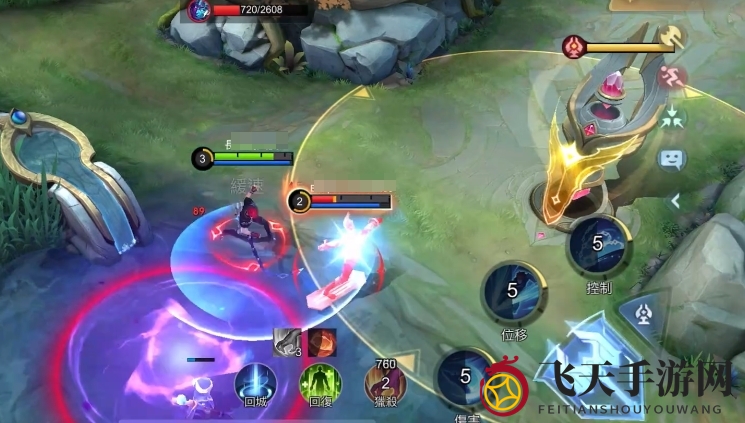Activate the 獵殺 smite spell
The width and height of the screenshot is (745, 423).
point(385,382)
